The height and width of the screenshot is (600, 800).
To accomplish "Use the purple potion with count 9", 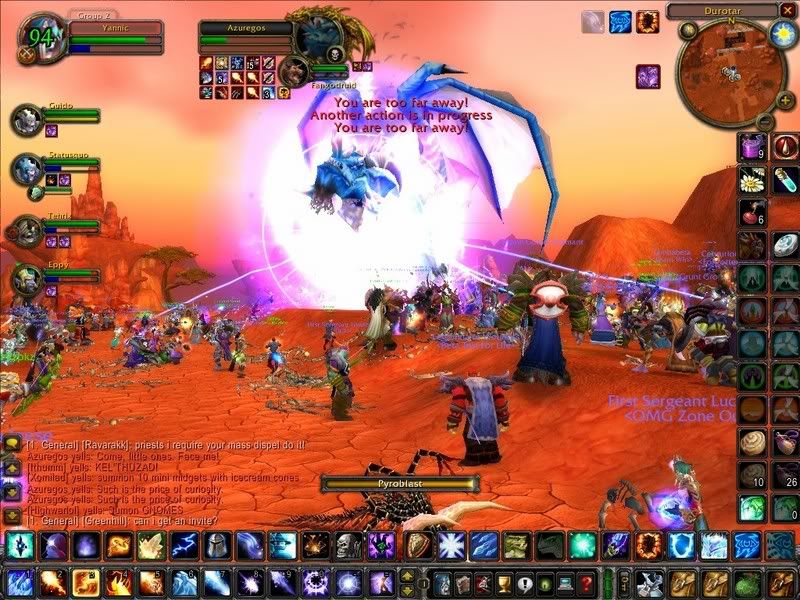I will pyautogui.click(x=752, y=148).
